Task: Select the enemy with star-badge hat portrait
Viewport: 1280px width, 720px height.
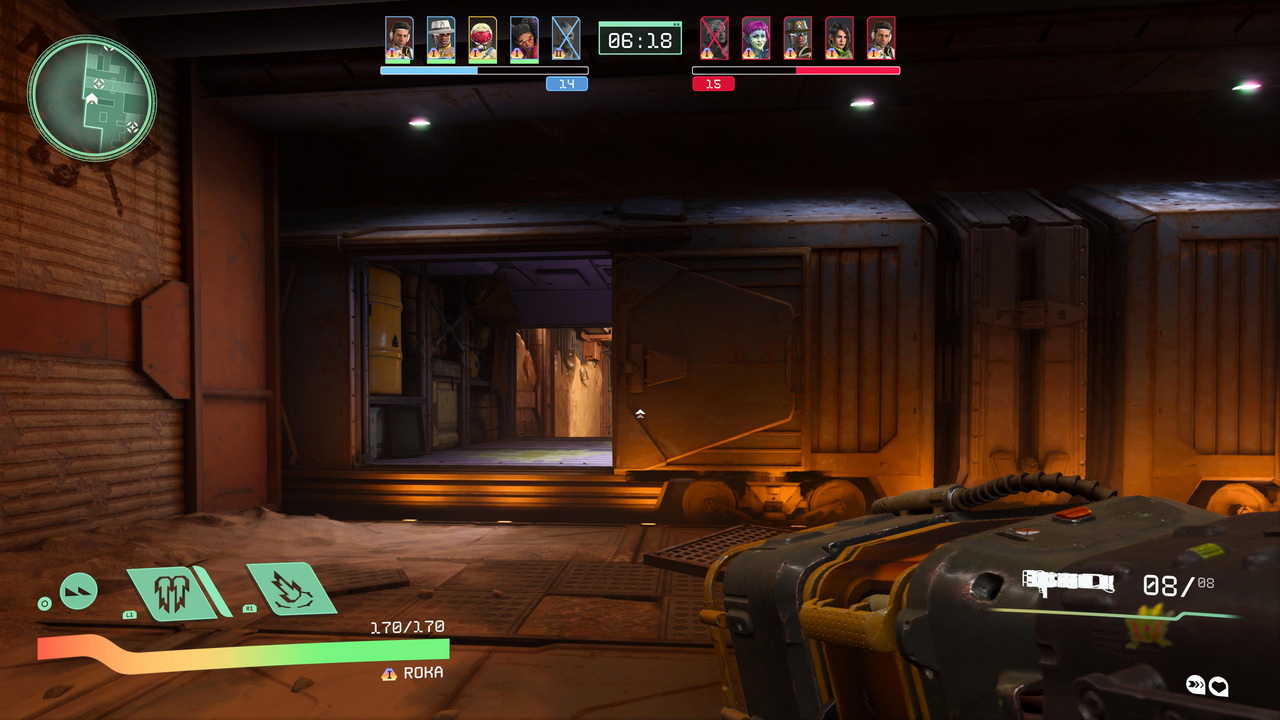Action: coord(797,40)
